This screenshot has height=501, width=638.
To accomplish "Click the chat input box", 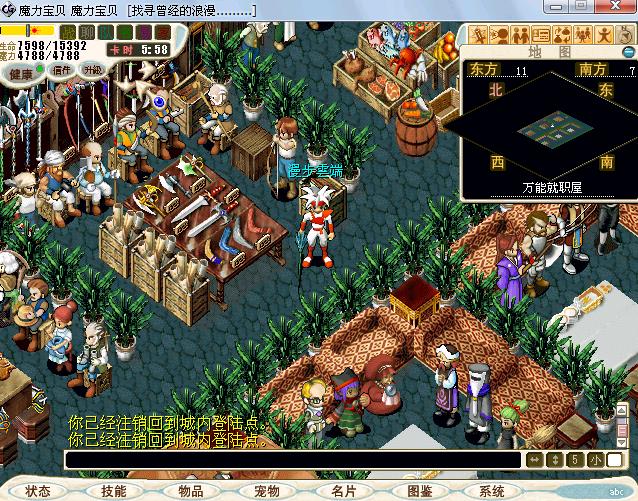I will 292,460.
